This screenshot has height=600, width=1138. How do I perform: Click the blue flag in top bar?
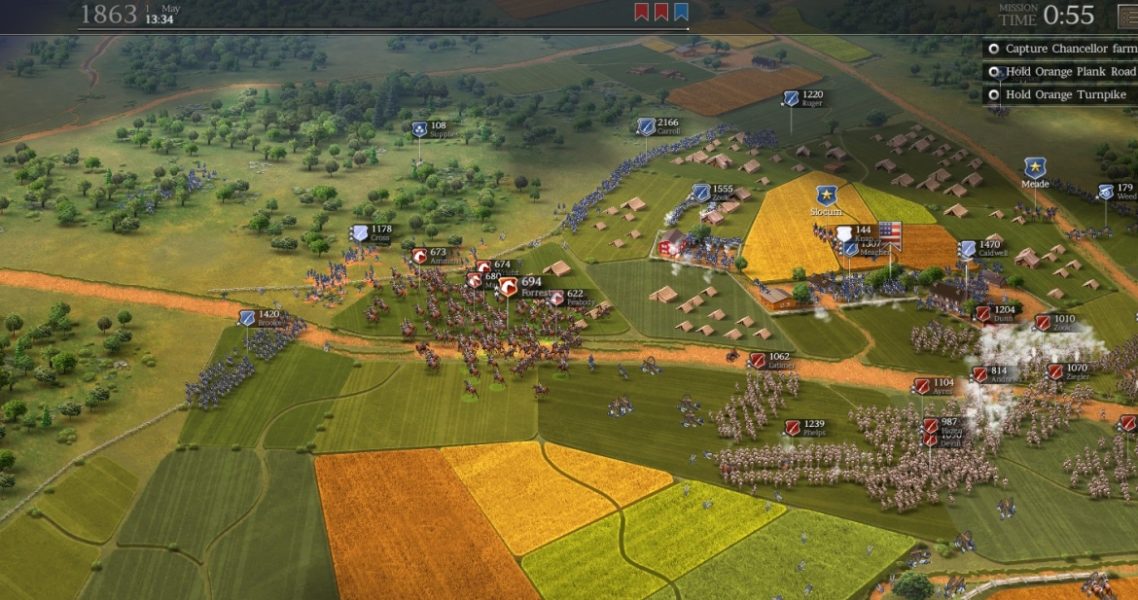coord(681,12)
